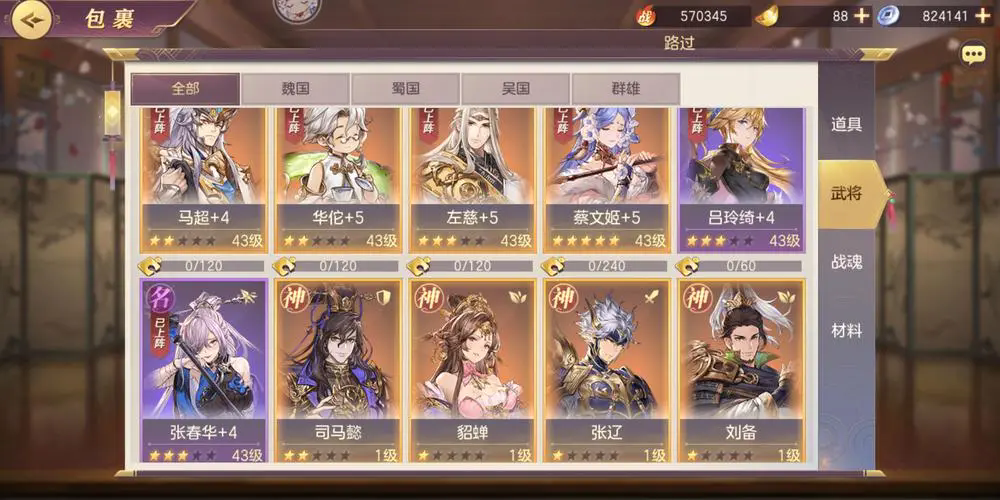
Task: Go back using the arrow button
Action: pyautogui.click(x=31, y=18)
